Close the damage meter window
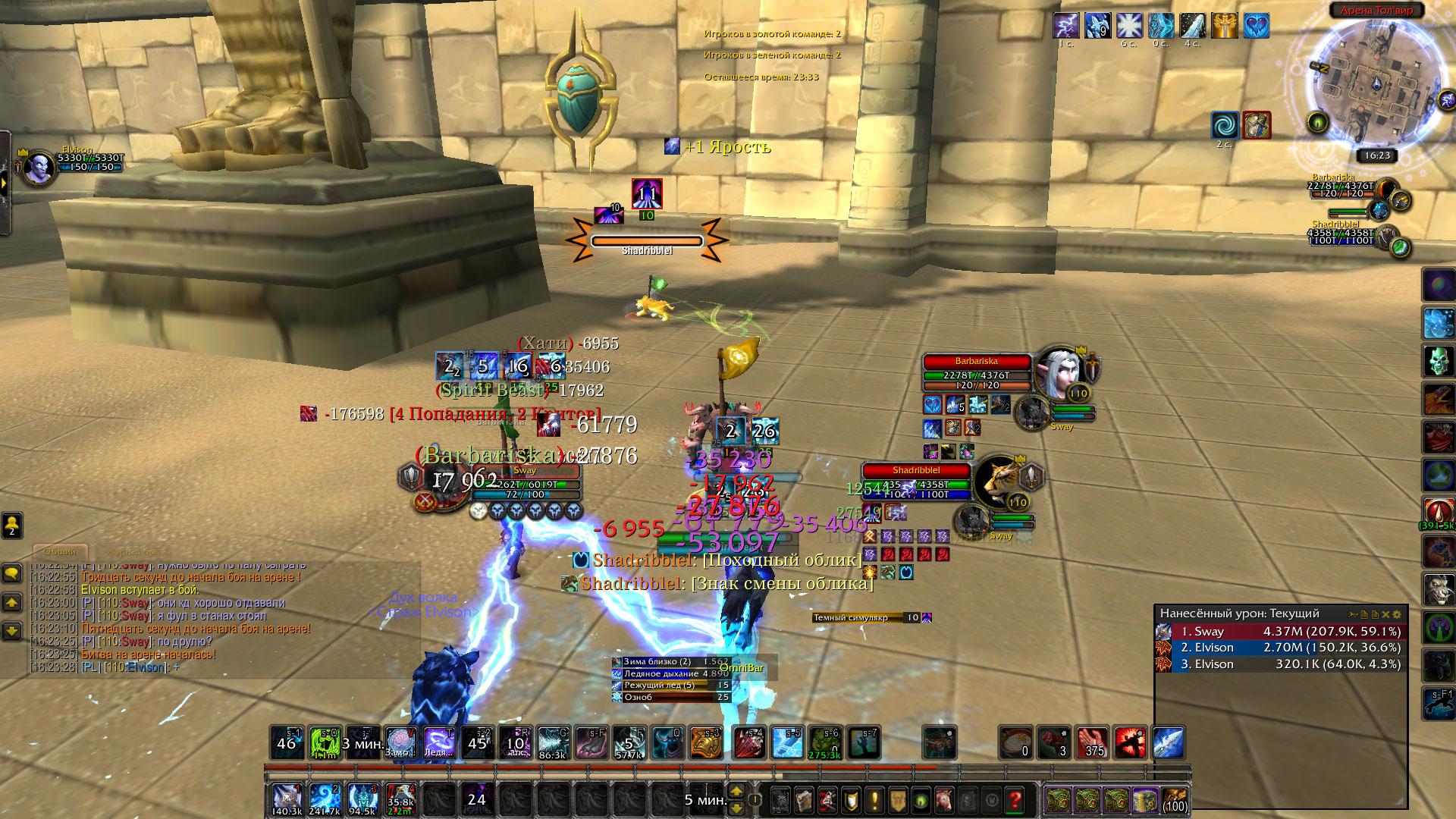 (1385, 614)
